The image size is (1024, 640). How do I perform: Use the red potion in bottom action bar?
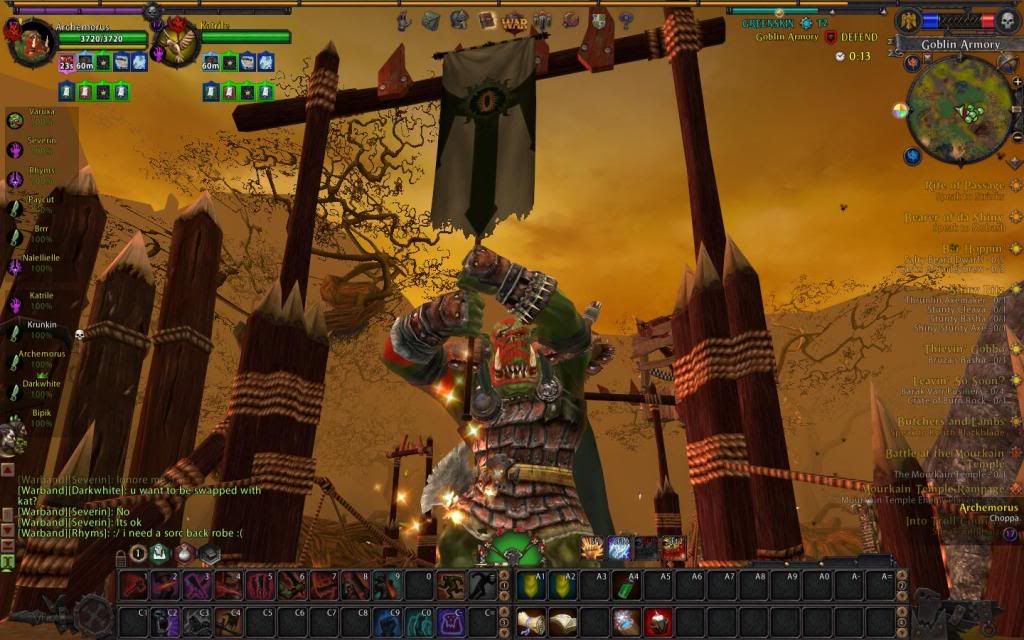coord(657,623)
